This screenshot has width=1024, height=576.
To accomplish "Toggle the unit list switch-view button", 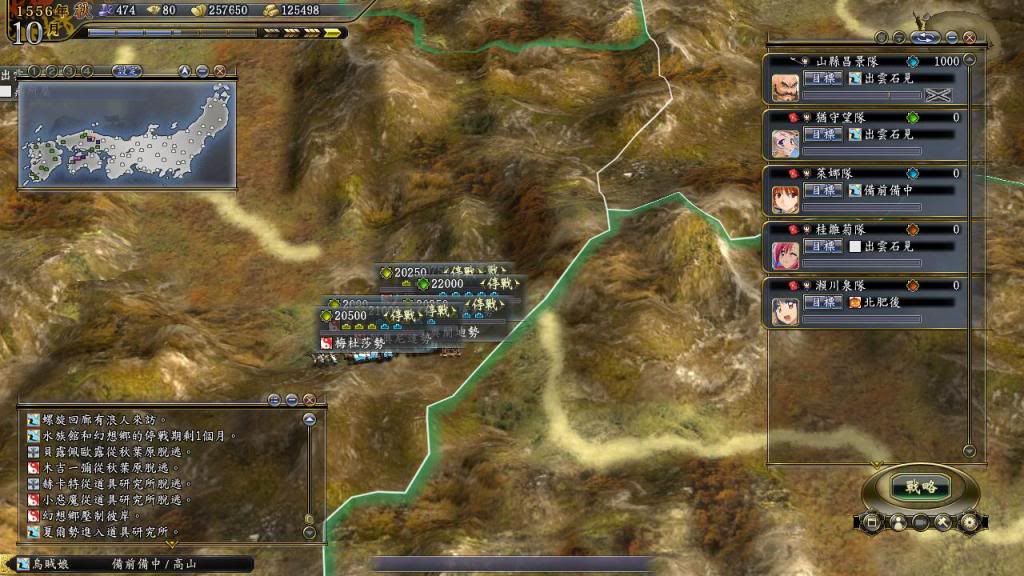I will 924,37.
